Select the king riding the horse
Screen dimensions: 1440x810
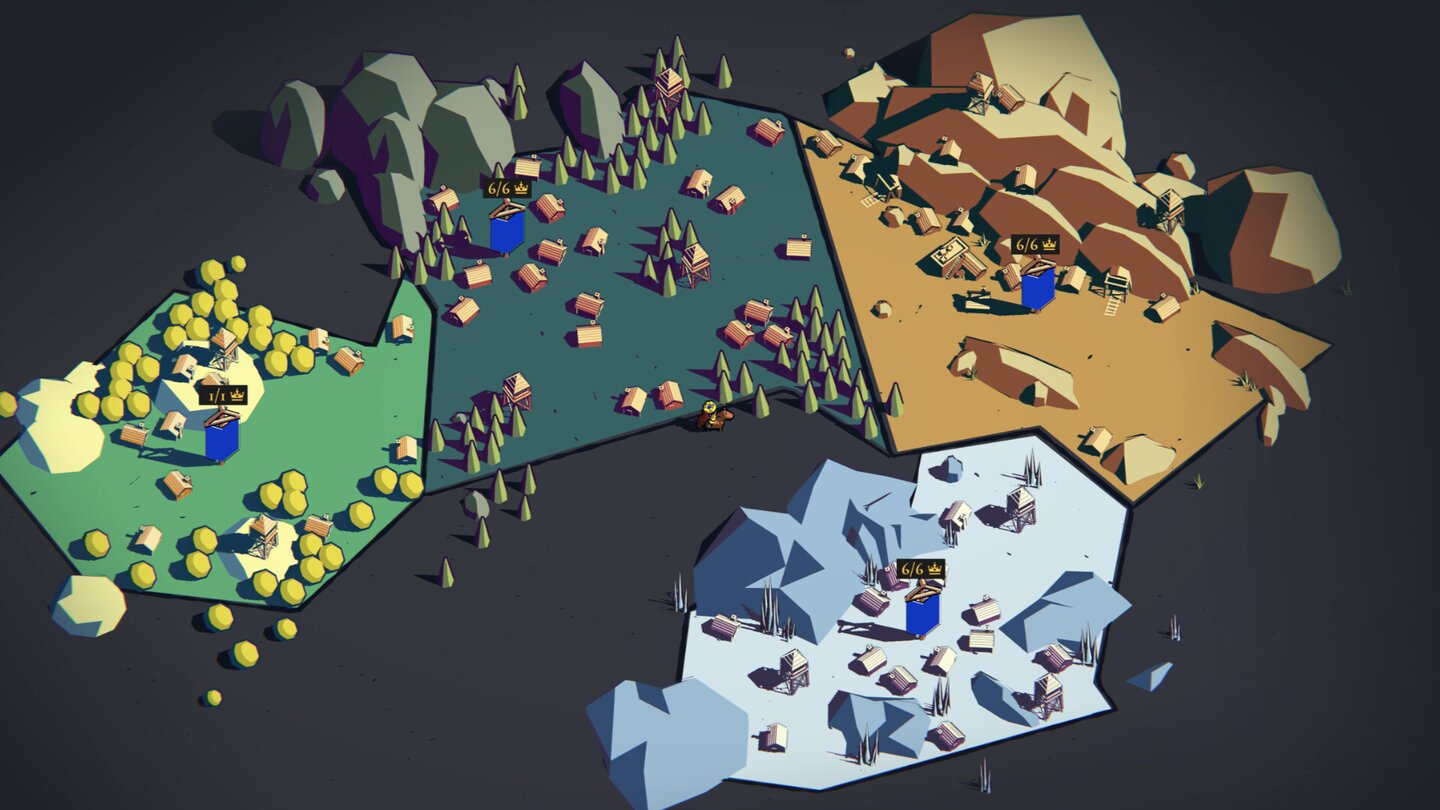[x=712, y=416]
